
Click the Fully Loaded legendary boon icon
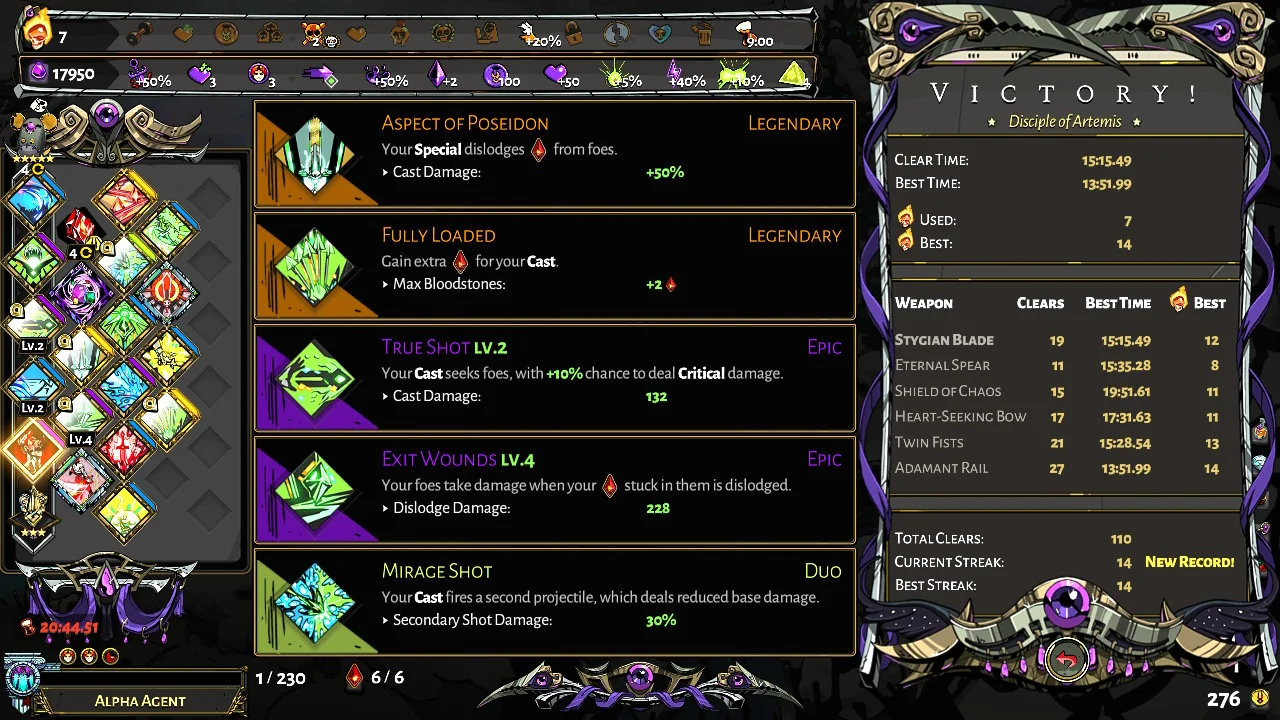coord(315,267)
